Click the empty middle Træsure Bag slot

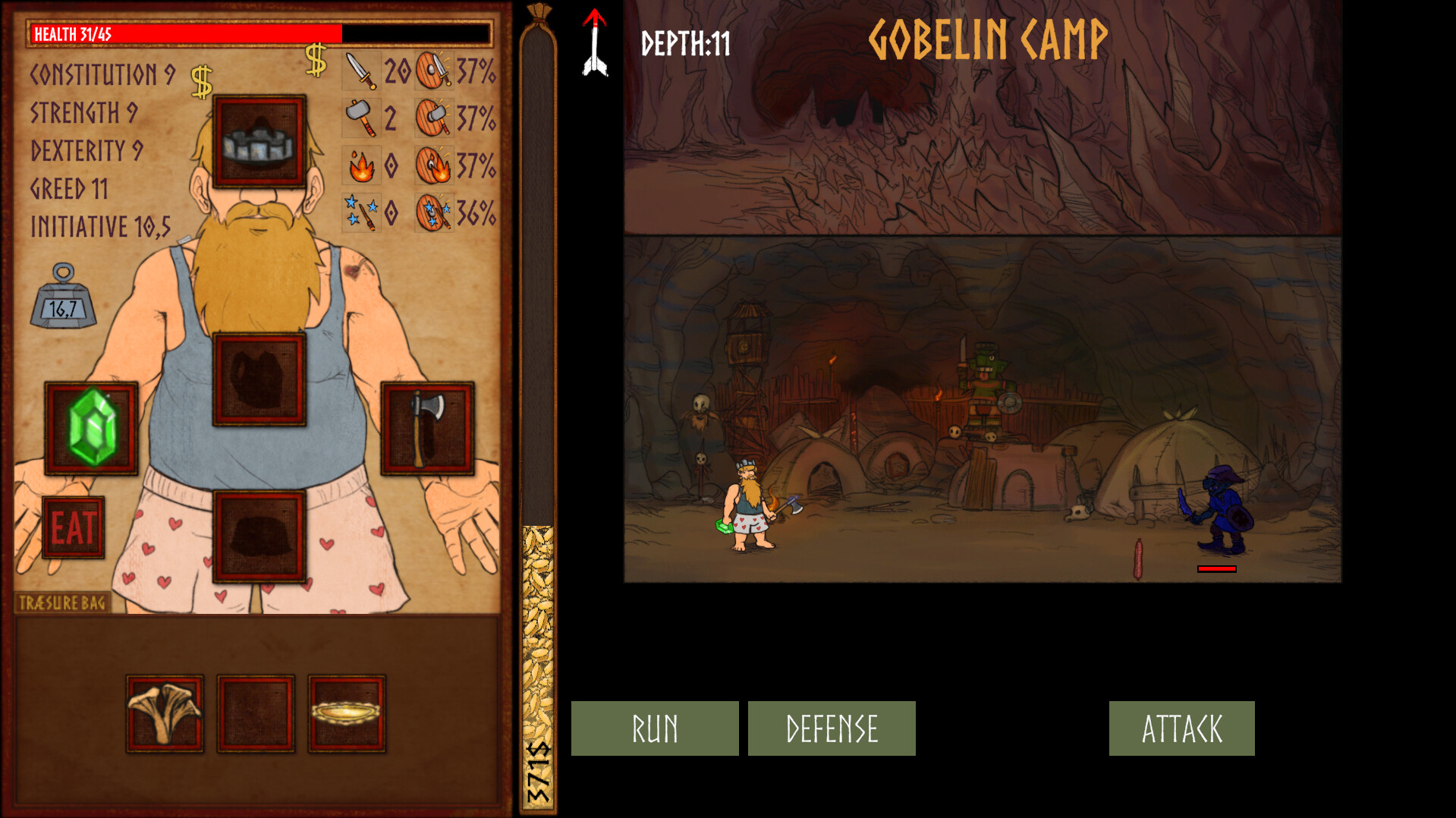[254, 714]
